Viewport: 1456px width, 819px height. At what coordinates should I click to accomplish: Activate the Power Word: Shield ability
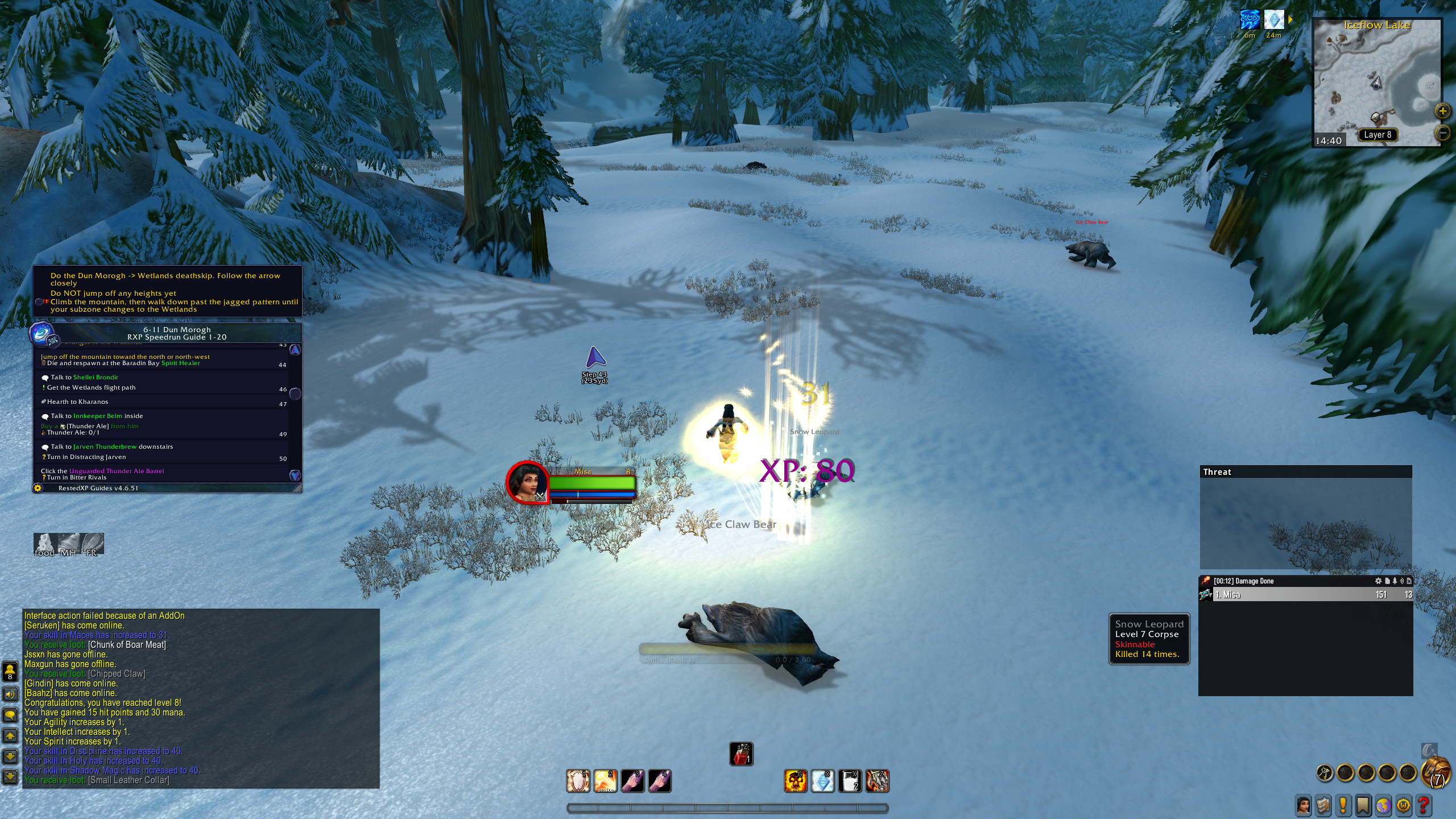click(x=578, y=781)
